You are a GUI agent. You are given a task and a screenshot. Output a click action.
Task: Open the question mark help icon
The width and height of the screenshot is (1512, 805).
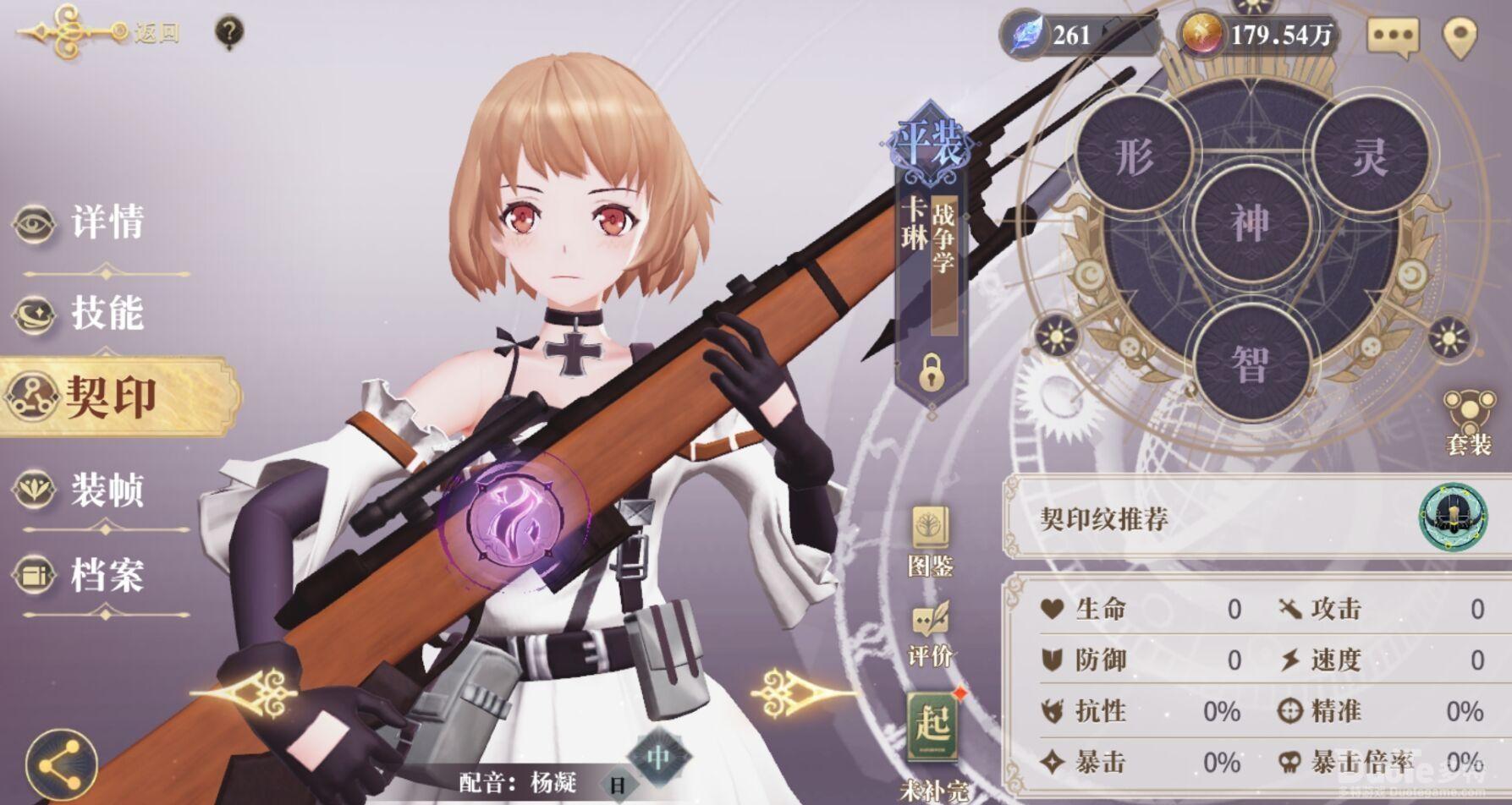[x=229, y=33]
